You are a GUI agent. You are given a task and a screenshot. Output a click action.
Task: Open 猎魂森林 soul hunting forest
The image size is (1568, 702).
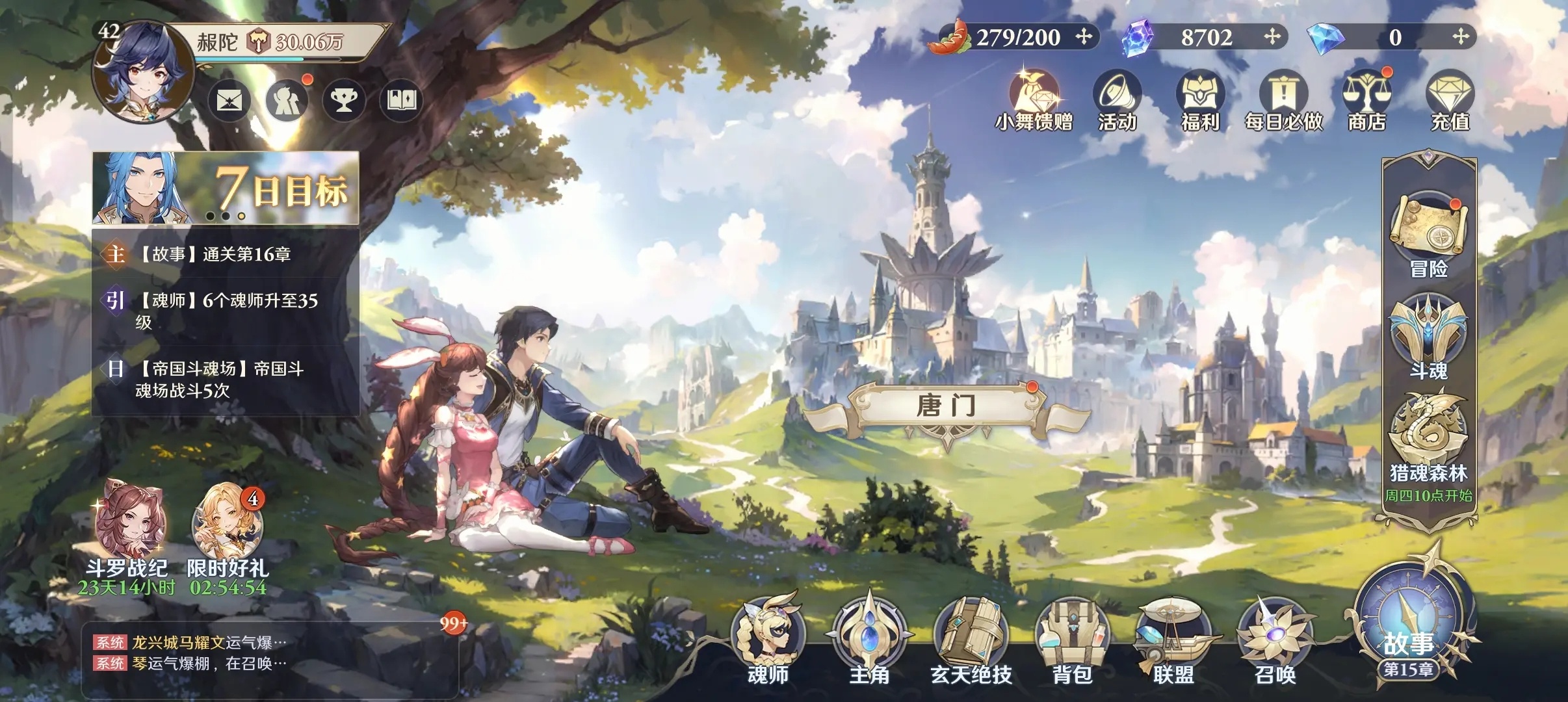[1428, 435]
